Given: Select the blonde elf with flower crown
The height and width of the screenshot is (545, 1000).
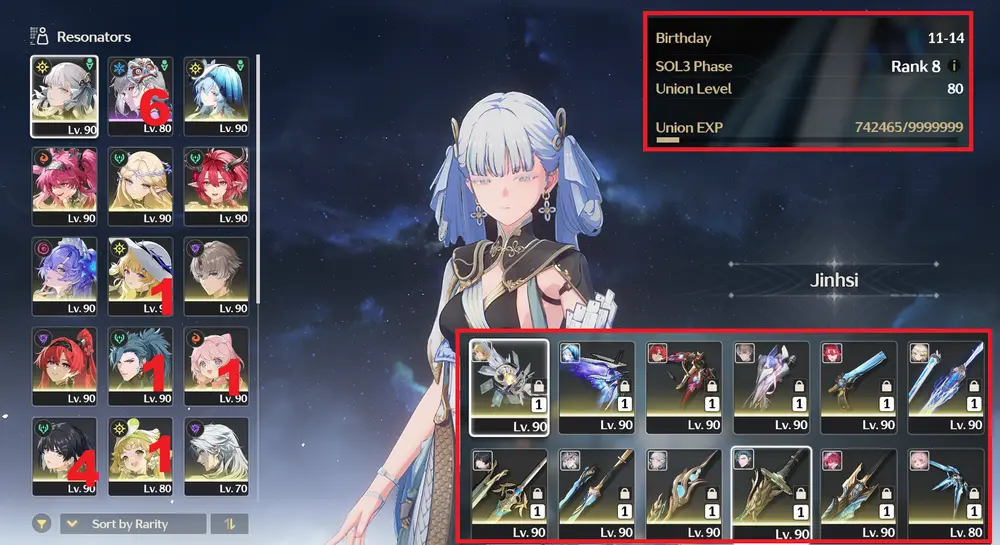Looking at the screenshot, I should point(140,186).
